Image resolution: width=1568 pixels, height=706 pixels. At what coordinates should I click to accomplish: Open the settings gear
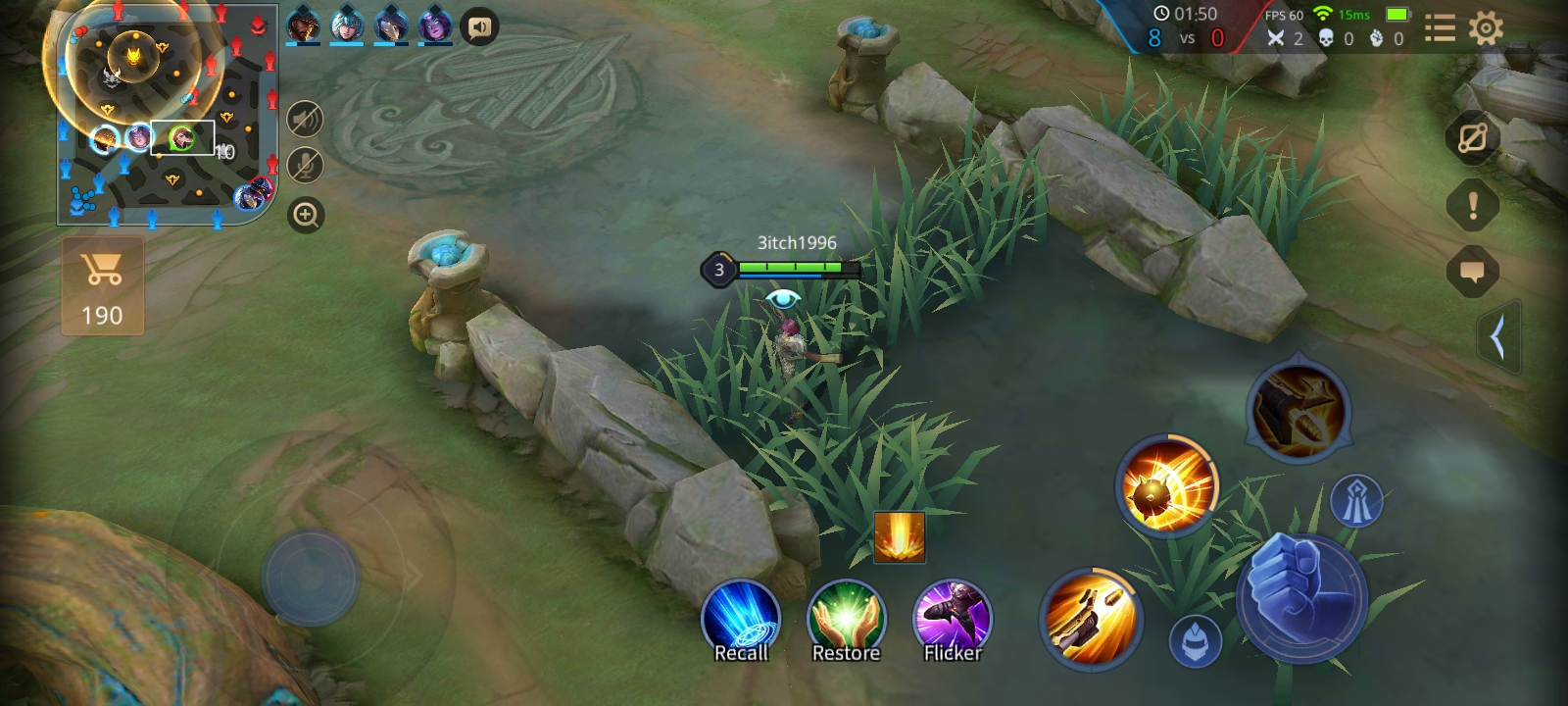pyautogui.click(x=1486, y=28)
